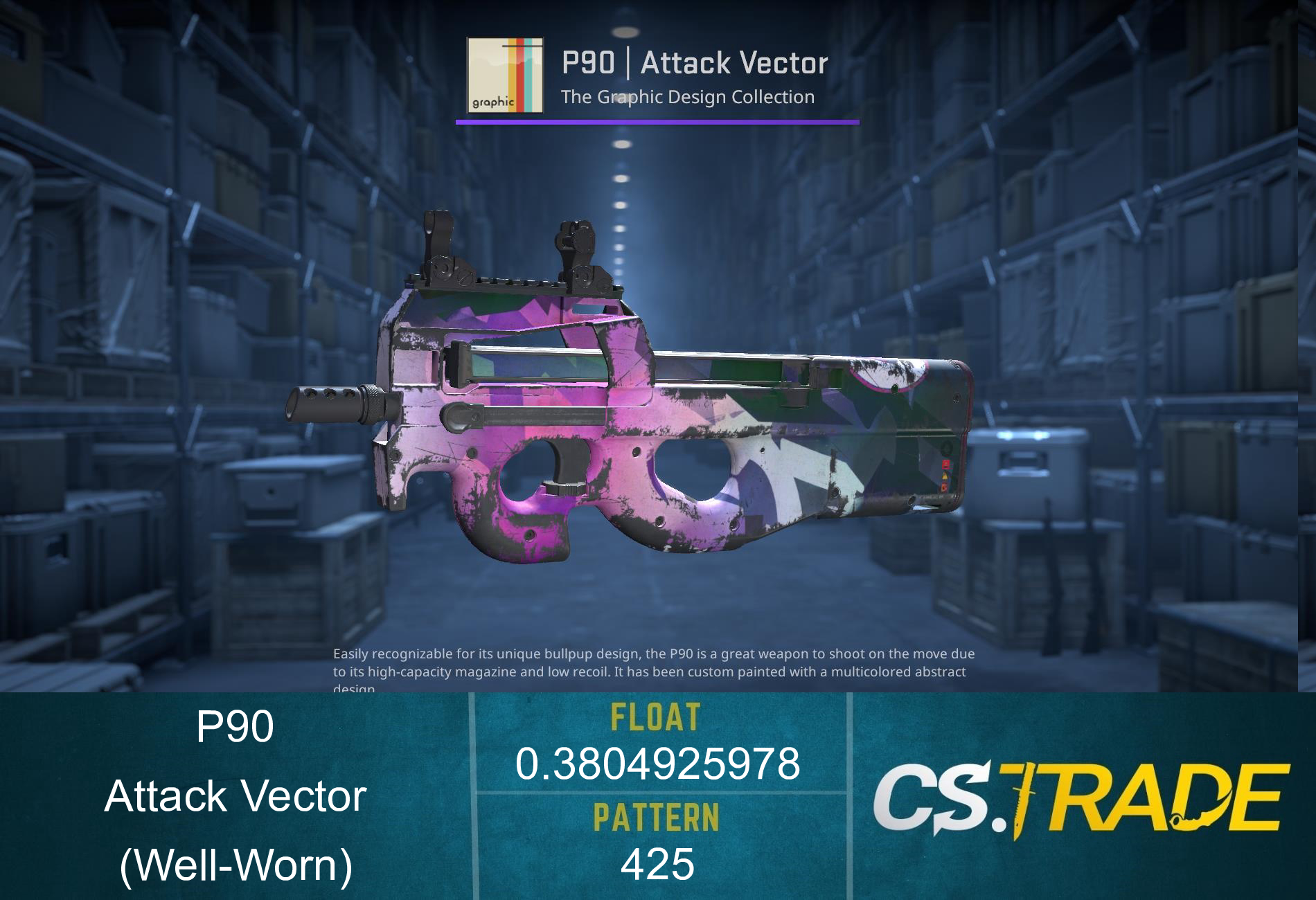Click the purple divider bar under the title

point(657,123)
